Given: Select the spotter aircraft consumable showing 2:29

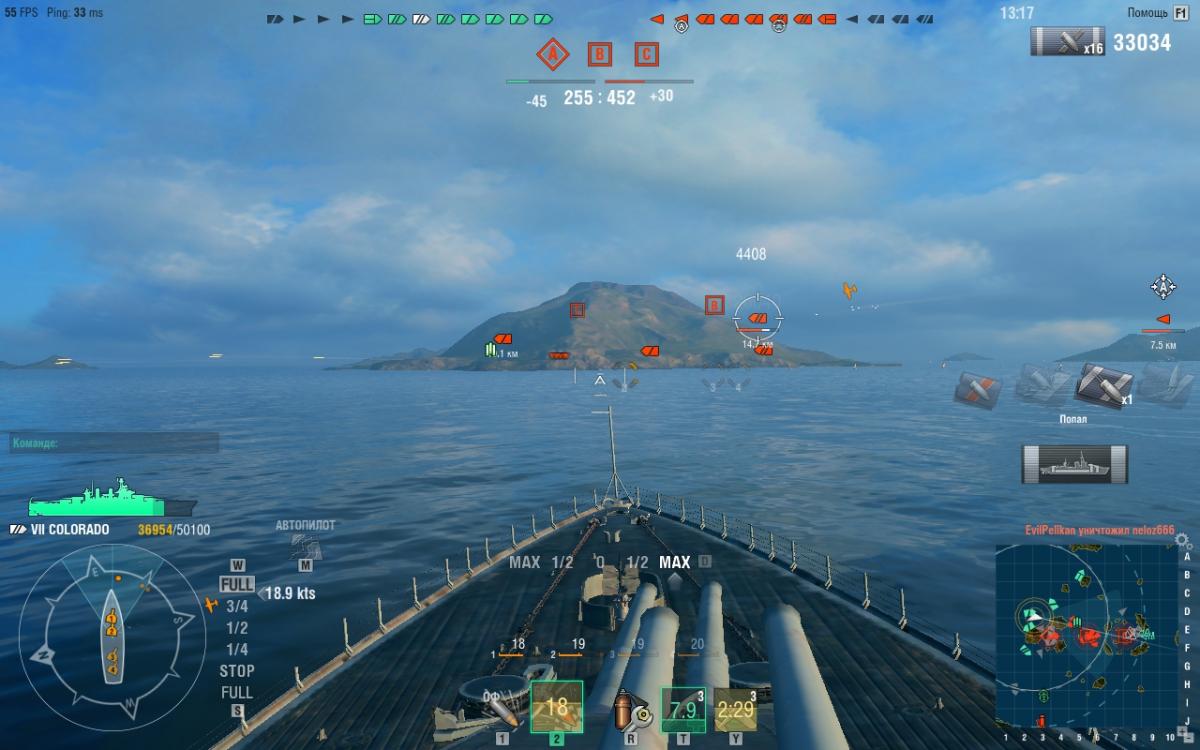Looking at the screenshot, I should pos(735,709).
